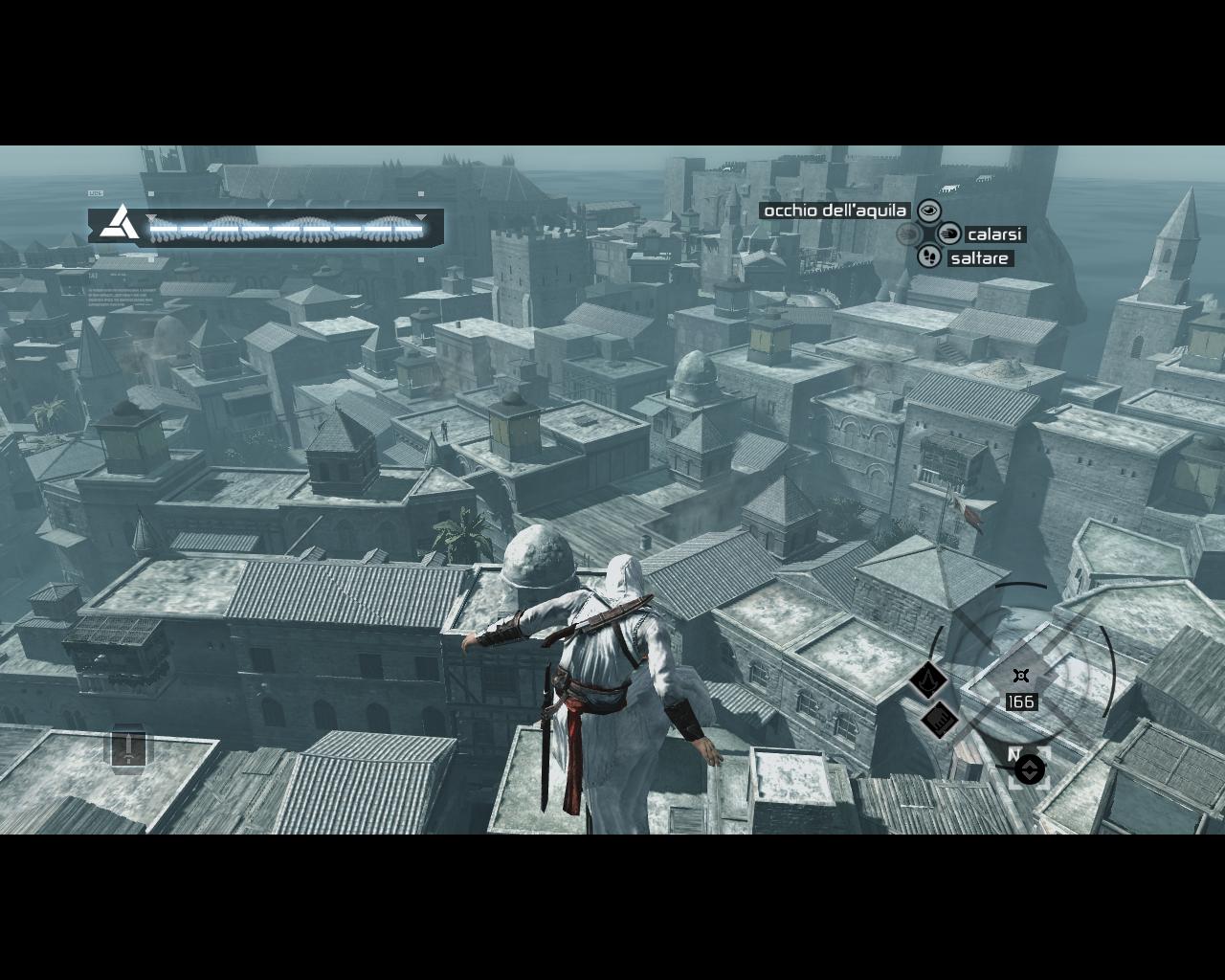This screenshot has width=1225, height=980.
Task: Click the dimmed left-hand action icon
Action: click(x=908, y=234)
